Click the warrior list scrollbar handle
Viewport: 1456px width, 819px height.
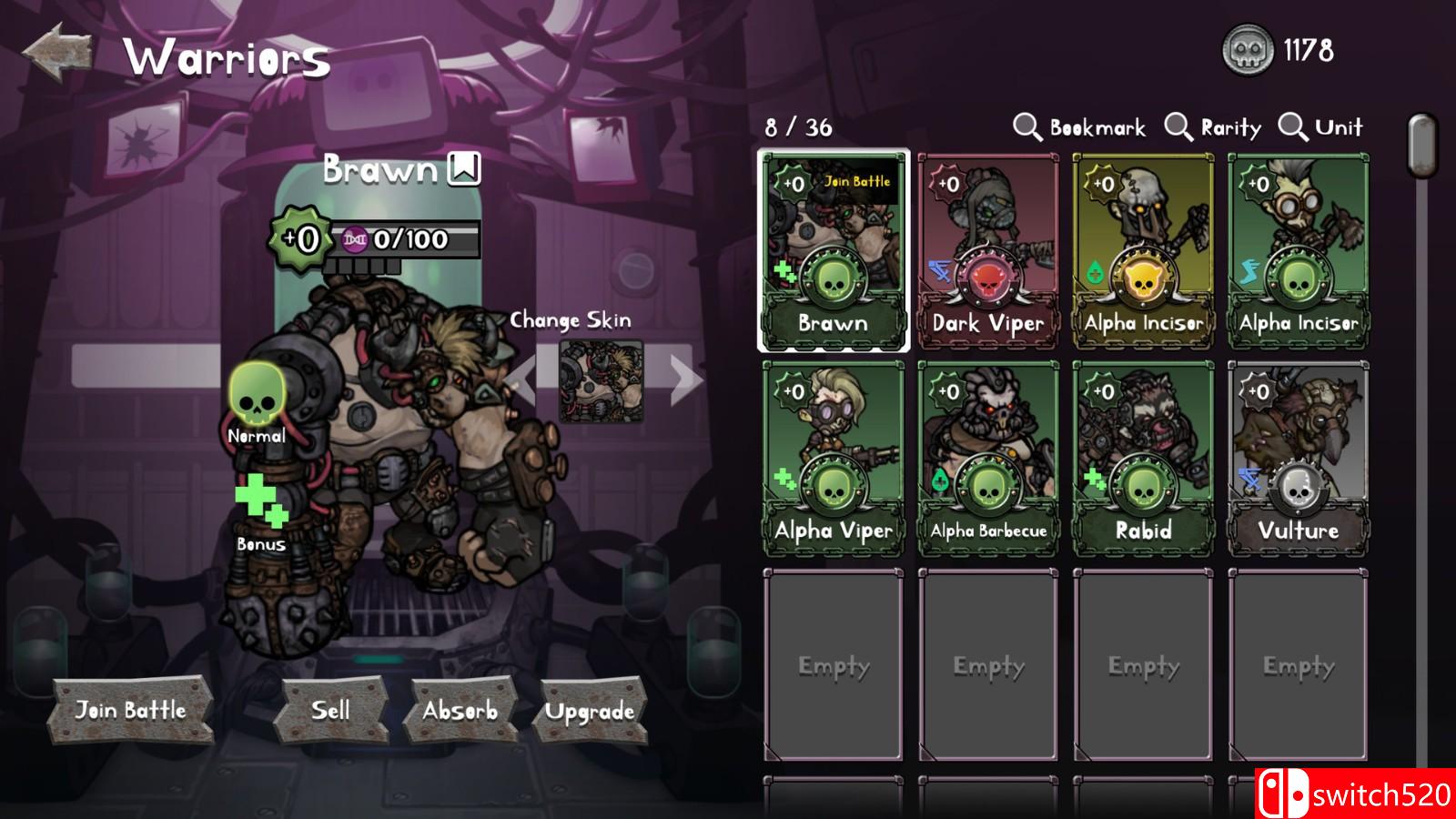[1421, 144]
